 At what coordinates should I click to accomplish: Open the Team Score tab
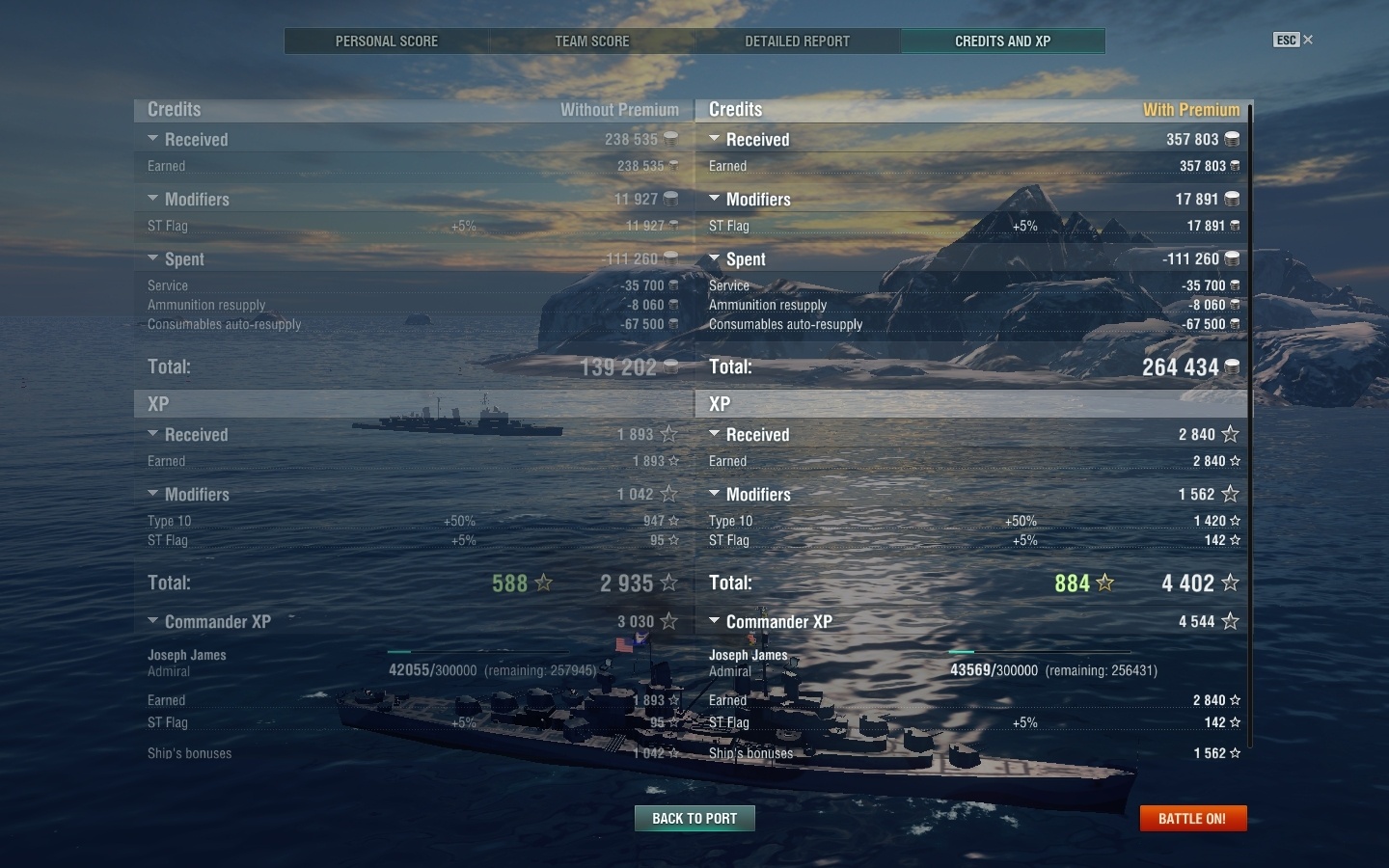(x=591, y=41)
